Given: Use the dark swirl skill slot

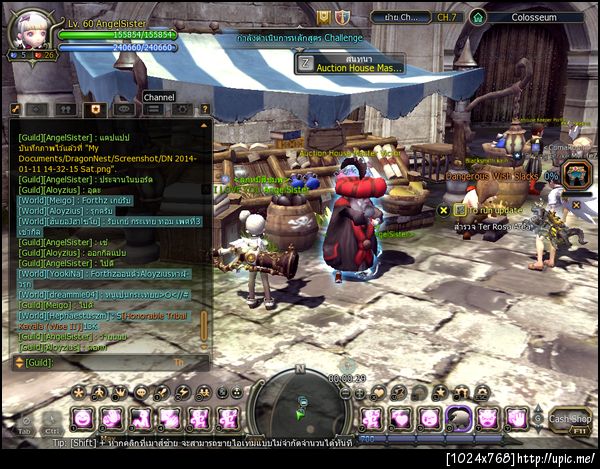Looking at the screenshot, I should (459, 418).
